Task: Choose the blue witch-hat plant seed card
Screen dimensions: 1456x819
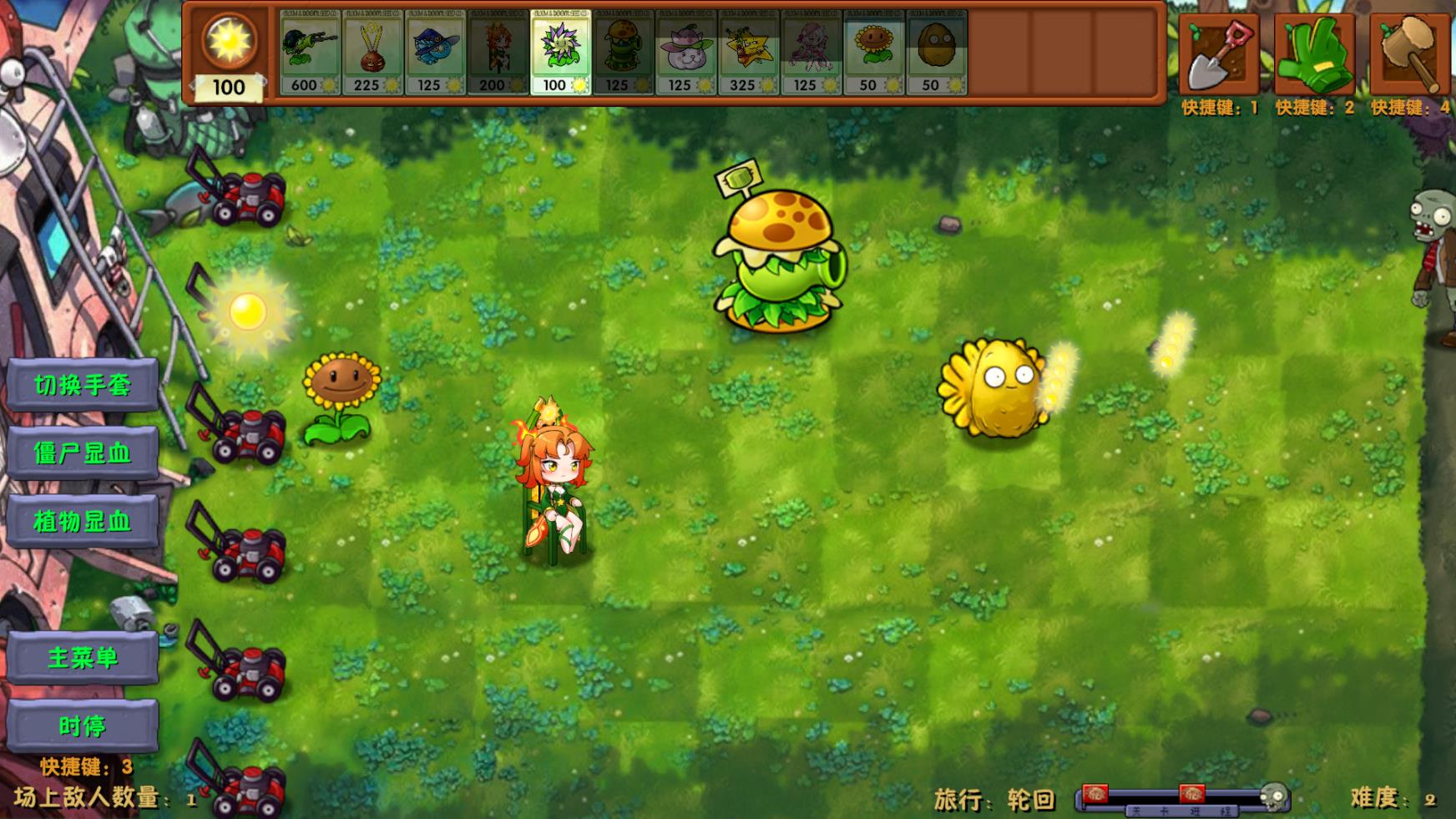Action: click(x=435, y=52)
